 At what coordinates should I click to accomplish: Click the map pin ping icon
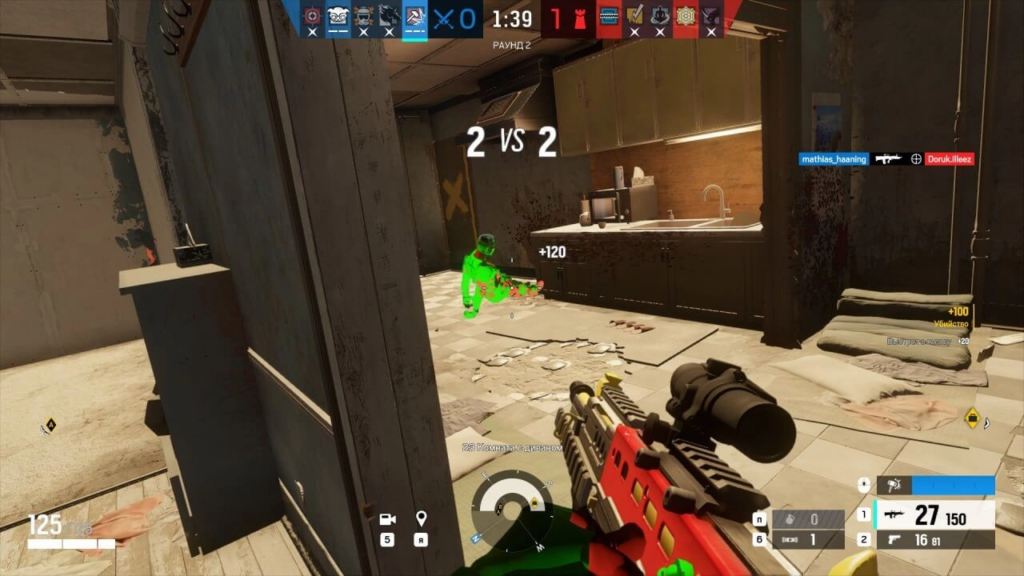pyautogui.click(x=421, y=519)
